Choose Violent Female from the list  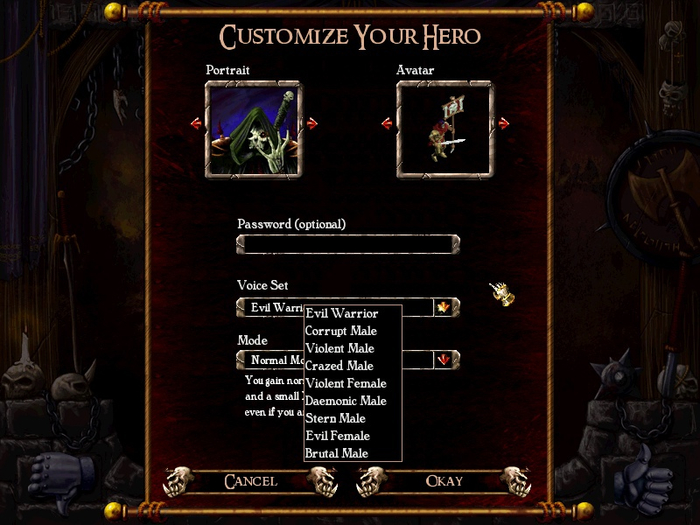click(346, 384)
